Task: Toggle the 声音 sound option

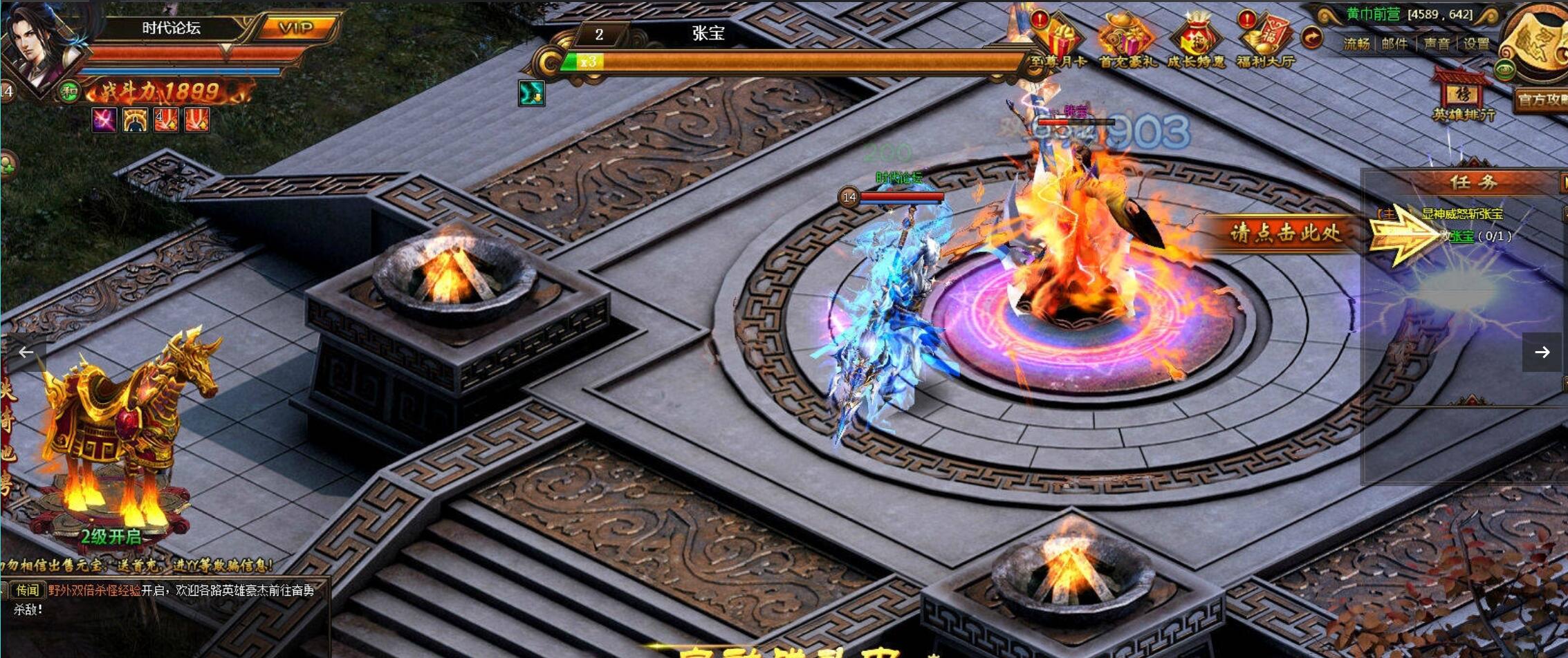Action: (1436, 44)
